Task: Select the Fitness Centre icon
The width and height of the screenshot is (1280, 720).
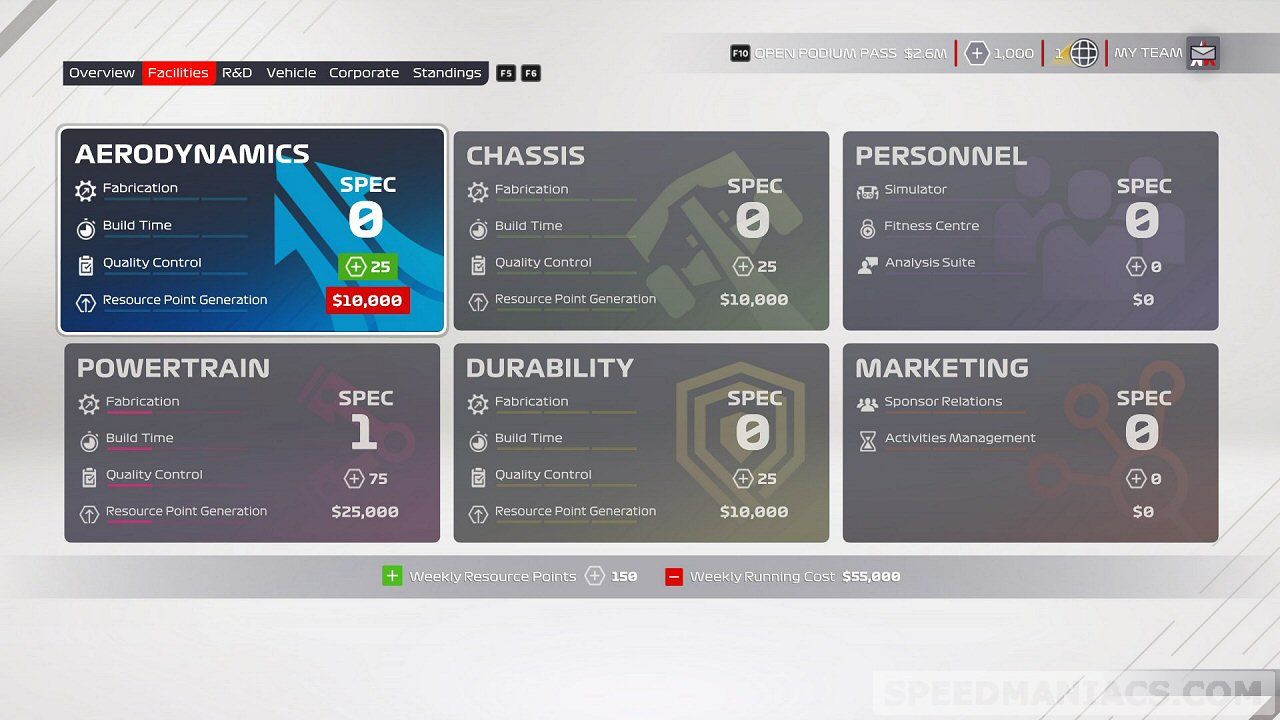Action: point(866,226)
